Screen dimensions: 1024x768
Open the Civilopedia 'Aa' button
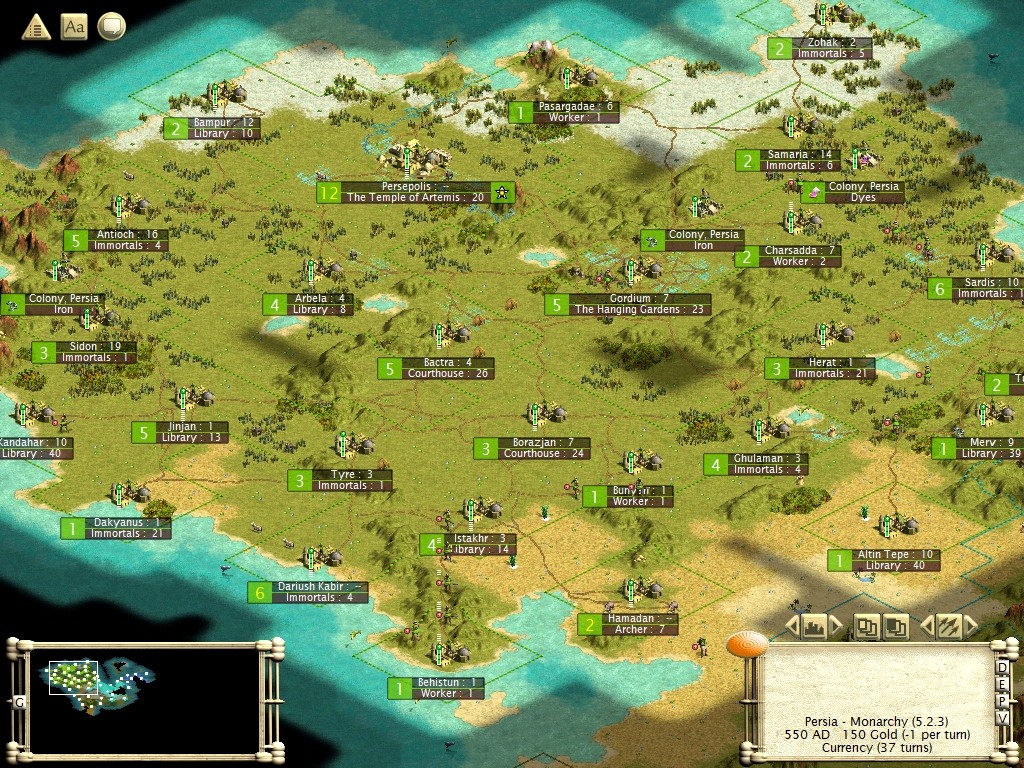click(x=74, y=27)
